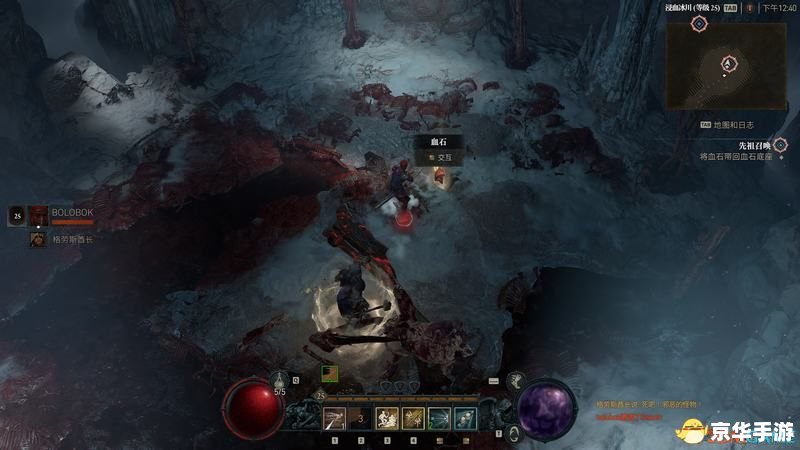
Task: Trigger the third hotbar skill with two figures
Action: [386, 419]
